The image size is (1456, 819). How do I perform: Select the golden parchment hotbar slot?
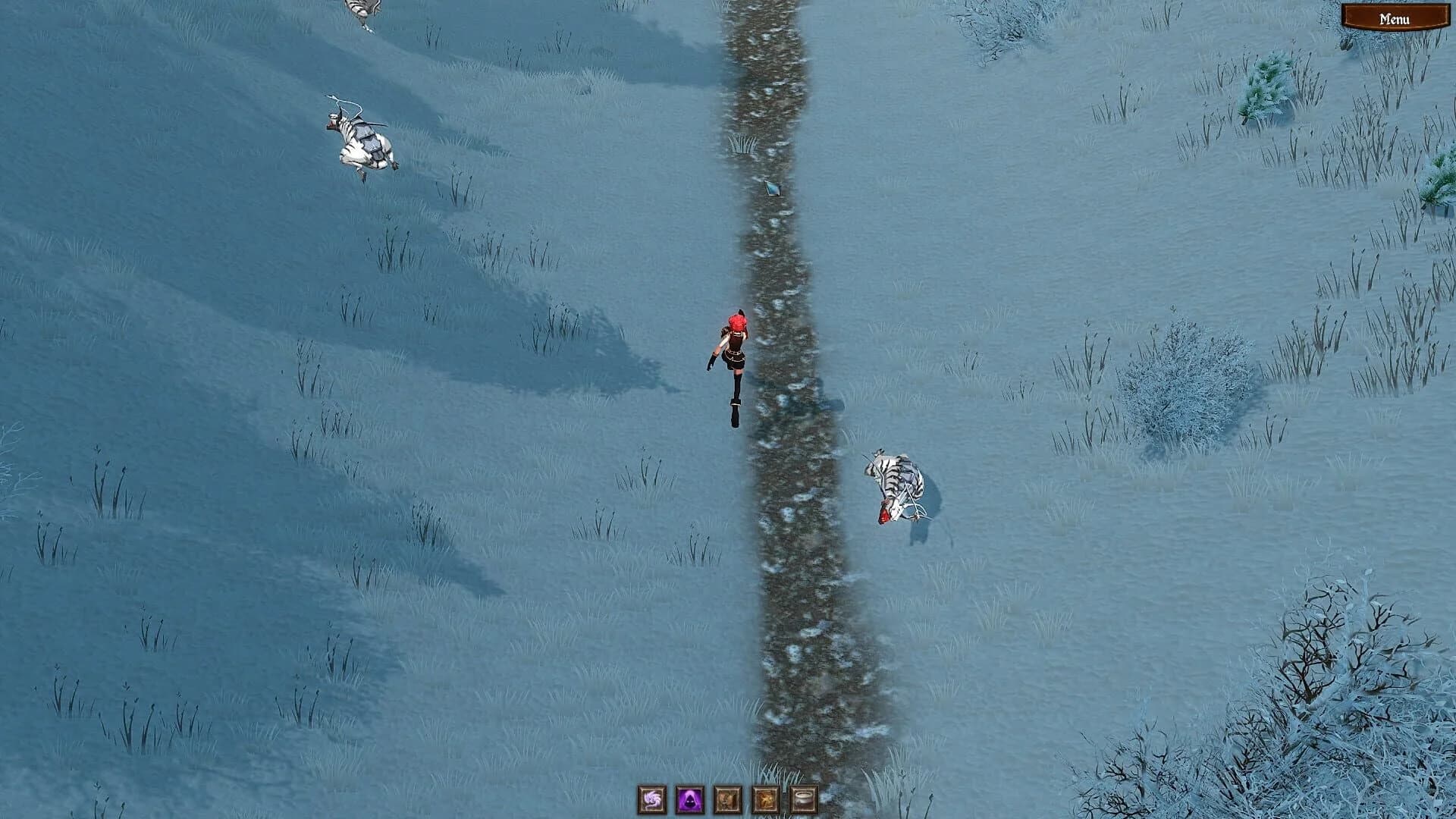(766, 799)
